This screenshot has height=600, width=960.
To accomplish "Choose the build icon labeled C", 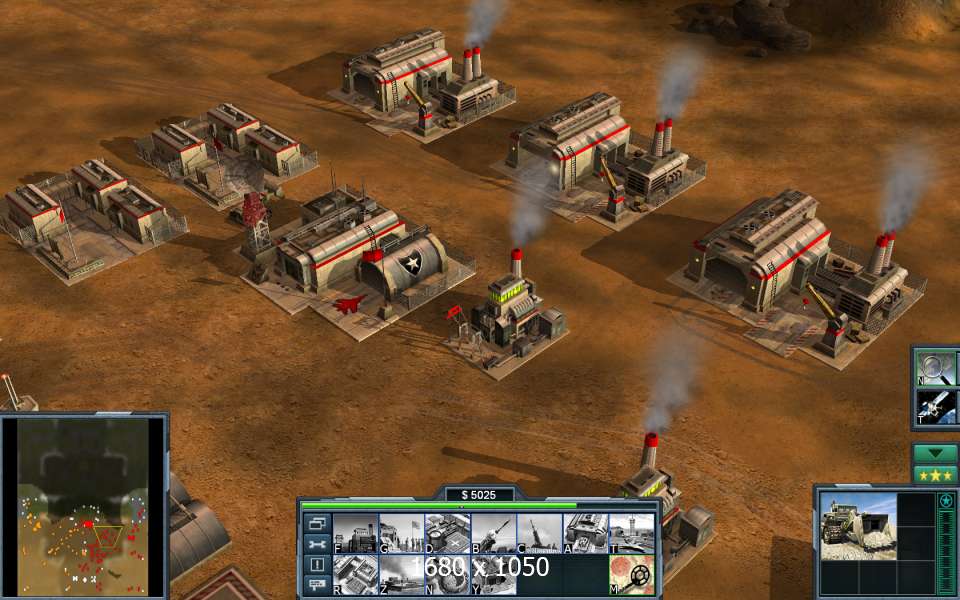I will [539, 532].
